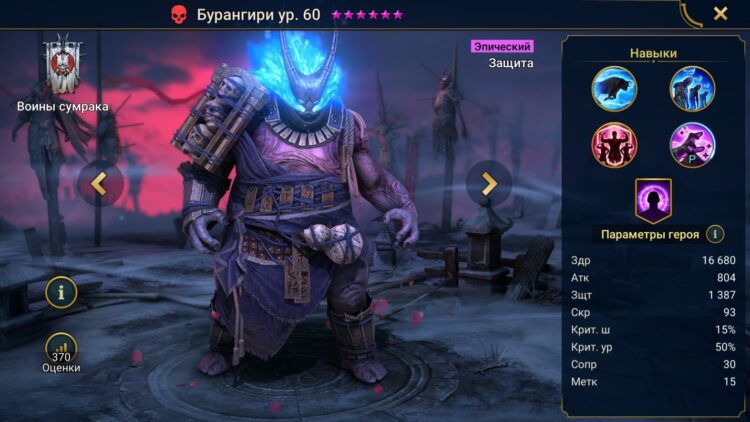Show the next champion with right arrow
Screen dimensions: 750x422
[488, 183]
